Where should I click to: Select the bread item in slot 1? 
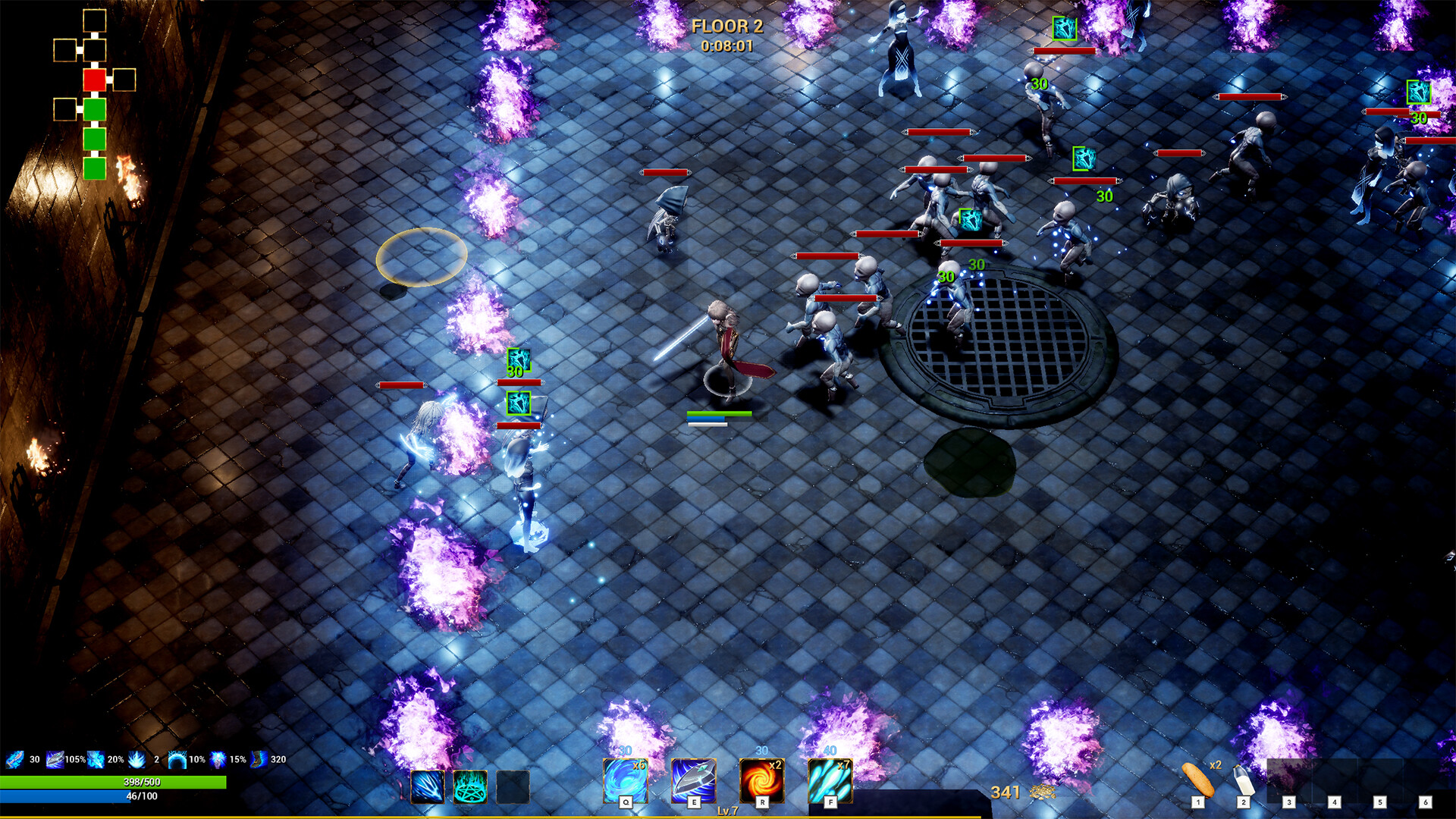1199,780
